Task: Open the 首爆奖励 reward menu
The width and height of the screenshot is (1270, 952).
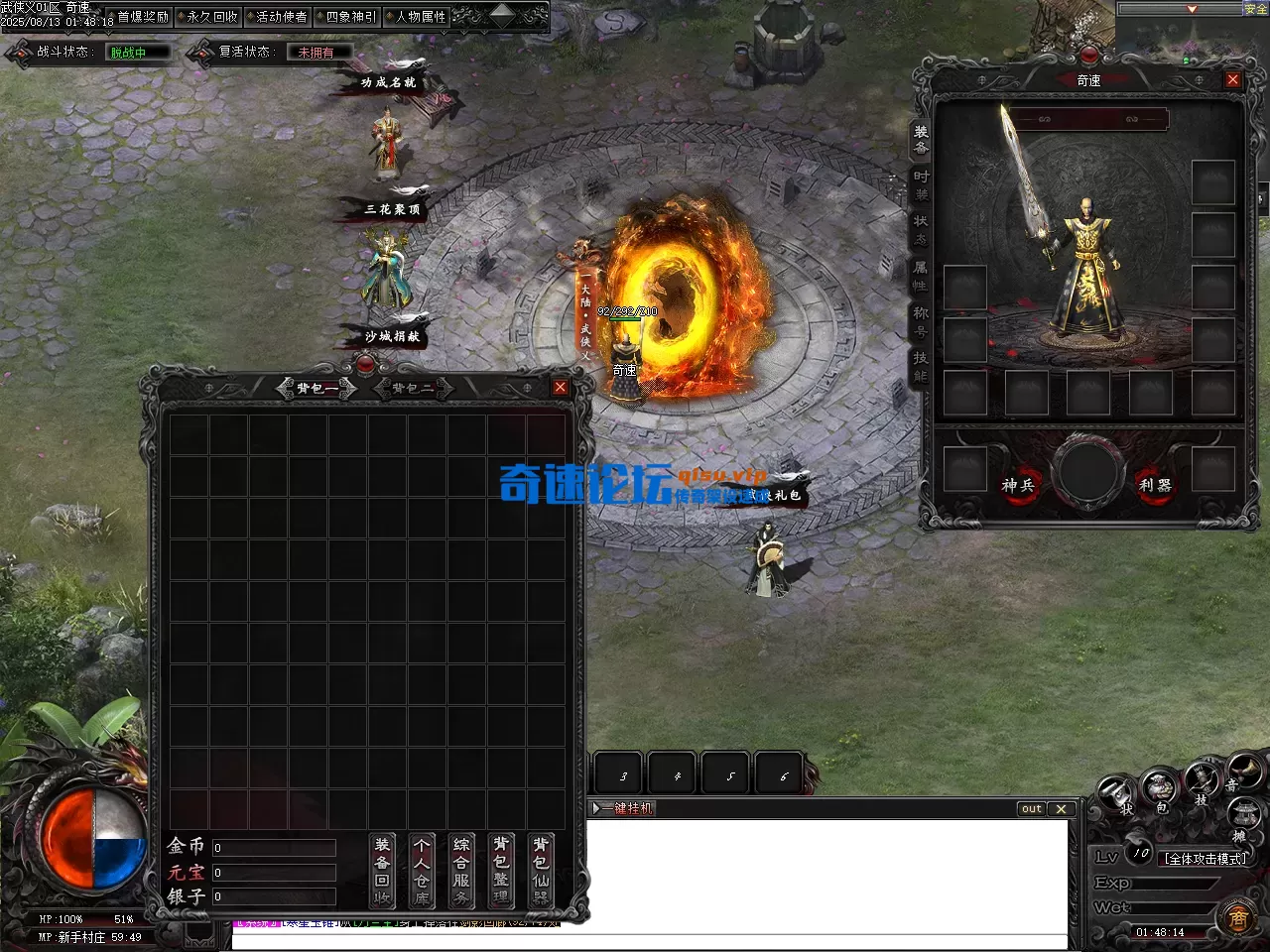Action: click(143, 17)
